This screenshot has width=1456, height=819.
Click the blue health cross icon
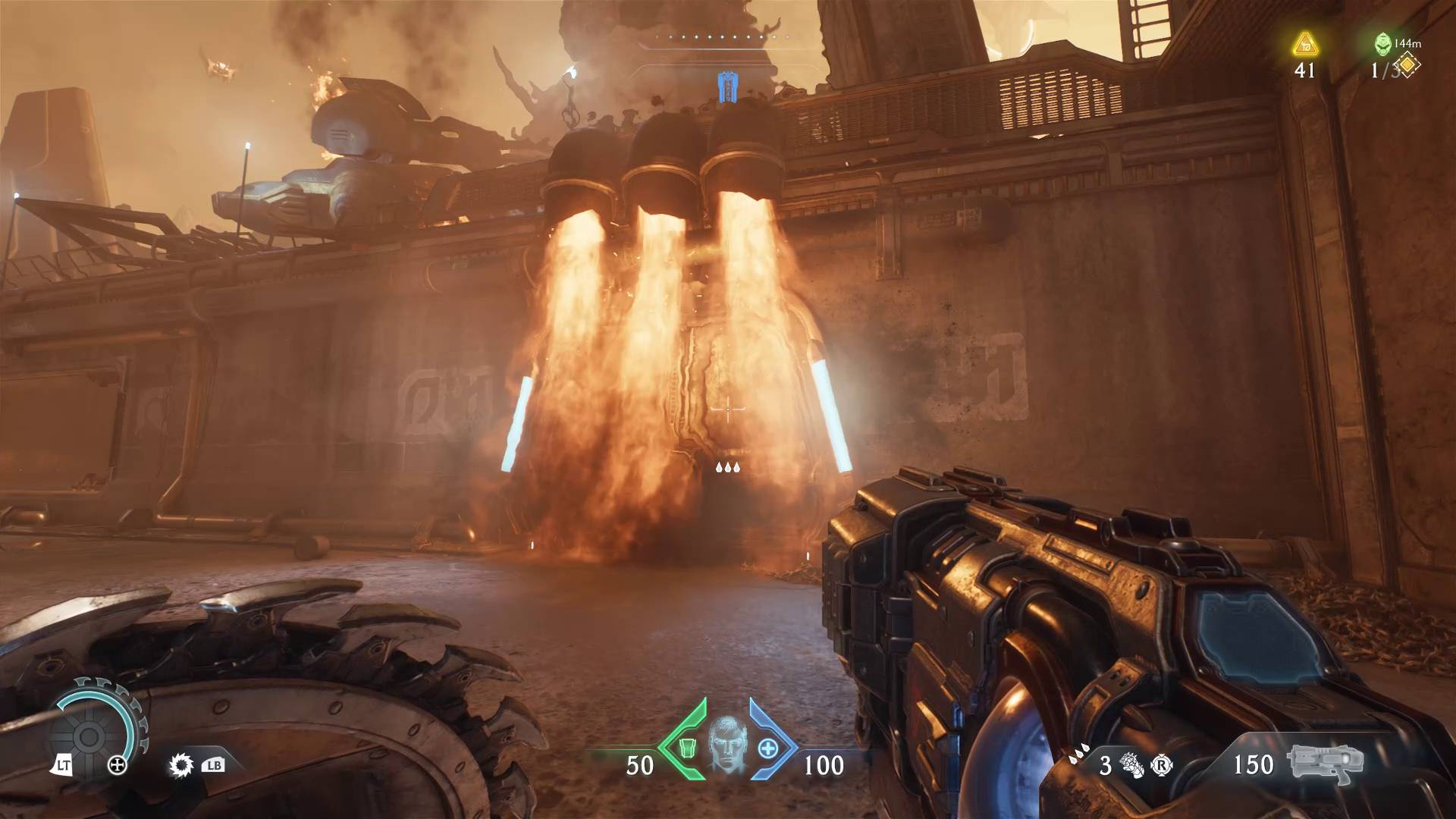(768, 748)
